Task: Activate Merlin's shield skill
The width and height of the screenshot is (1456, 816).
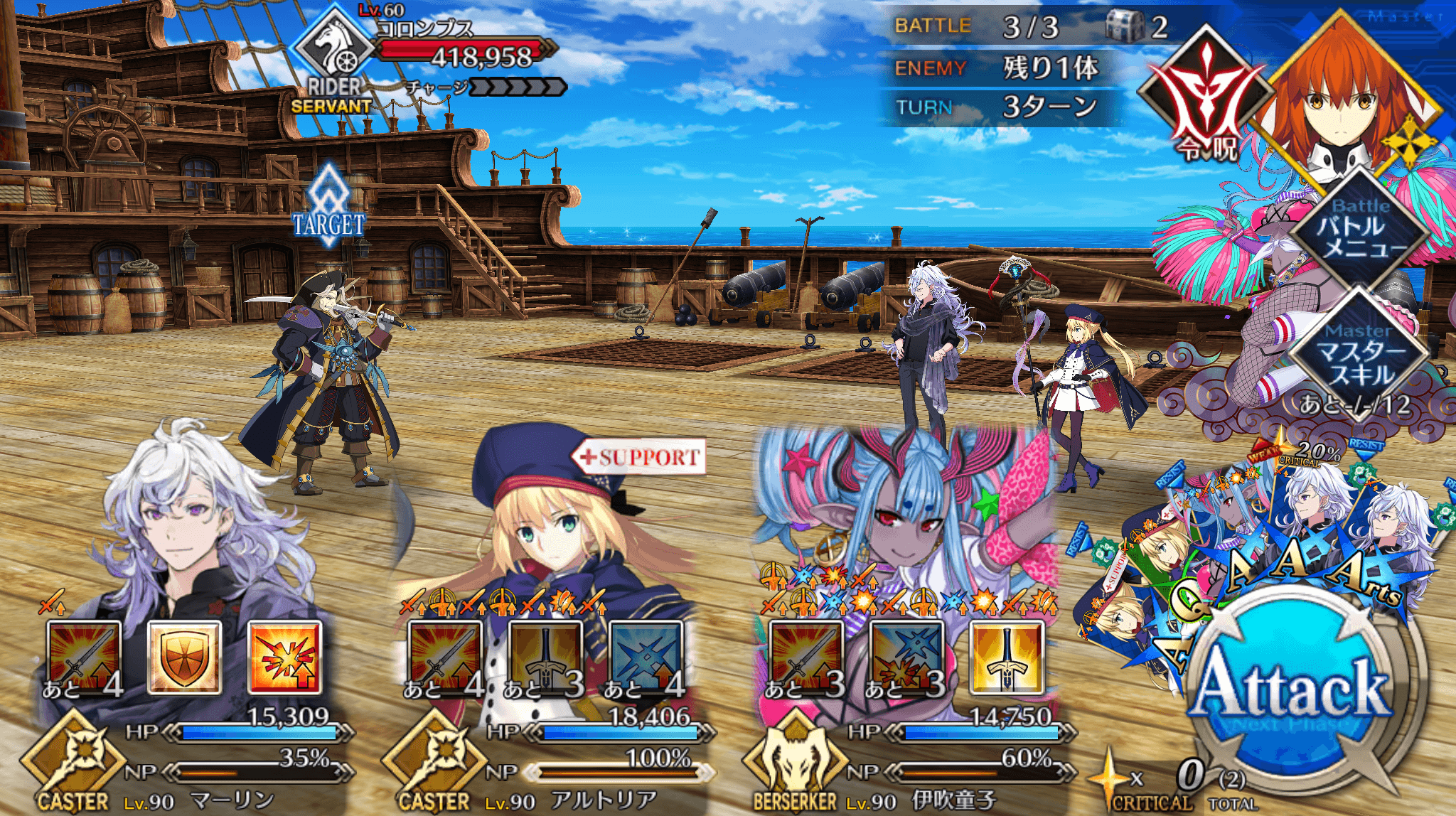Action: pos(184,657)
